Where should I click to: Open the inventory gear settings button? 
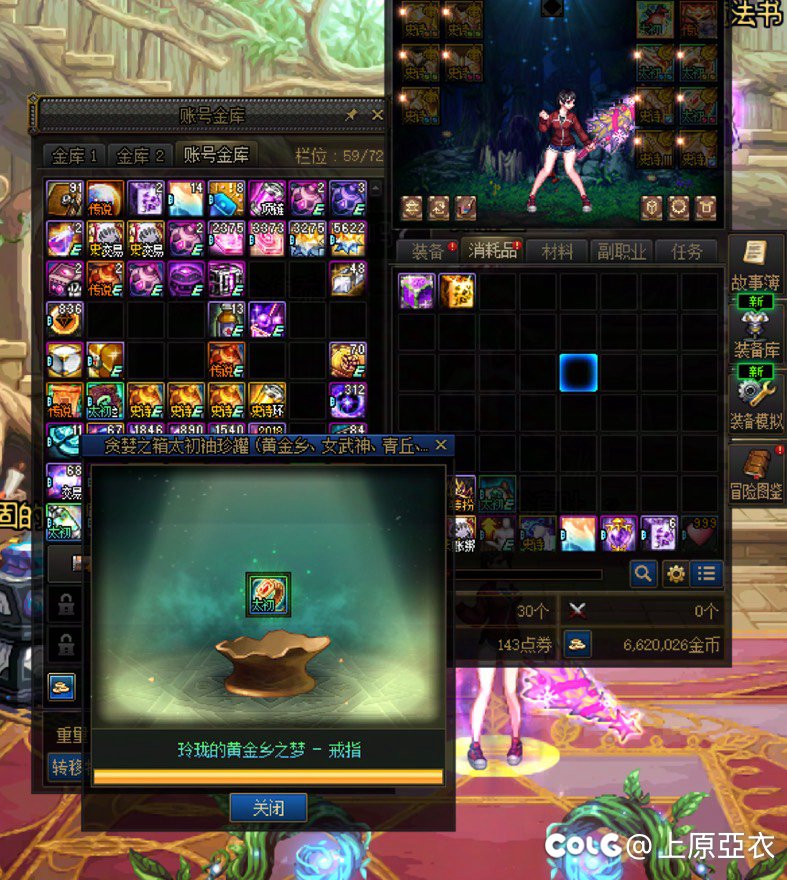676,573
